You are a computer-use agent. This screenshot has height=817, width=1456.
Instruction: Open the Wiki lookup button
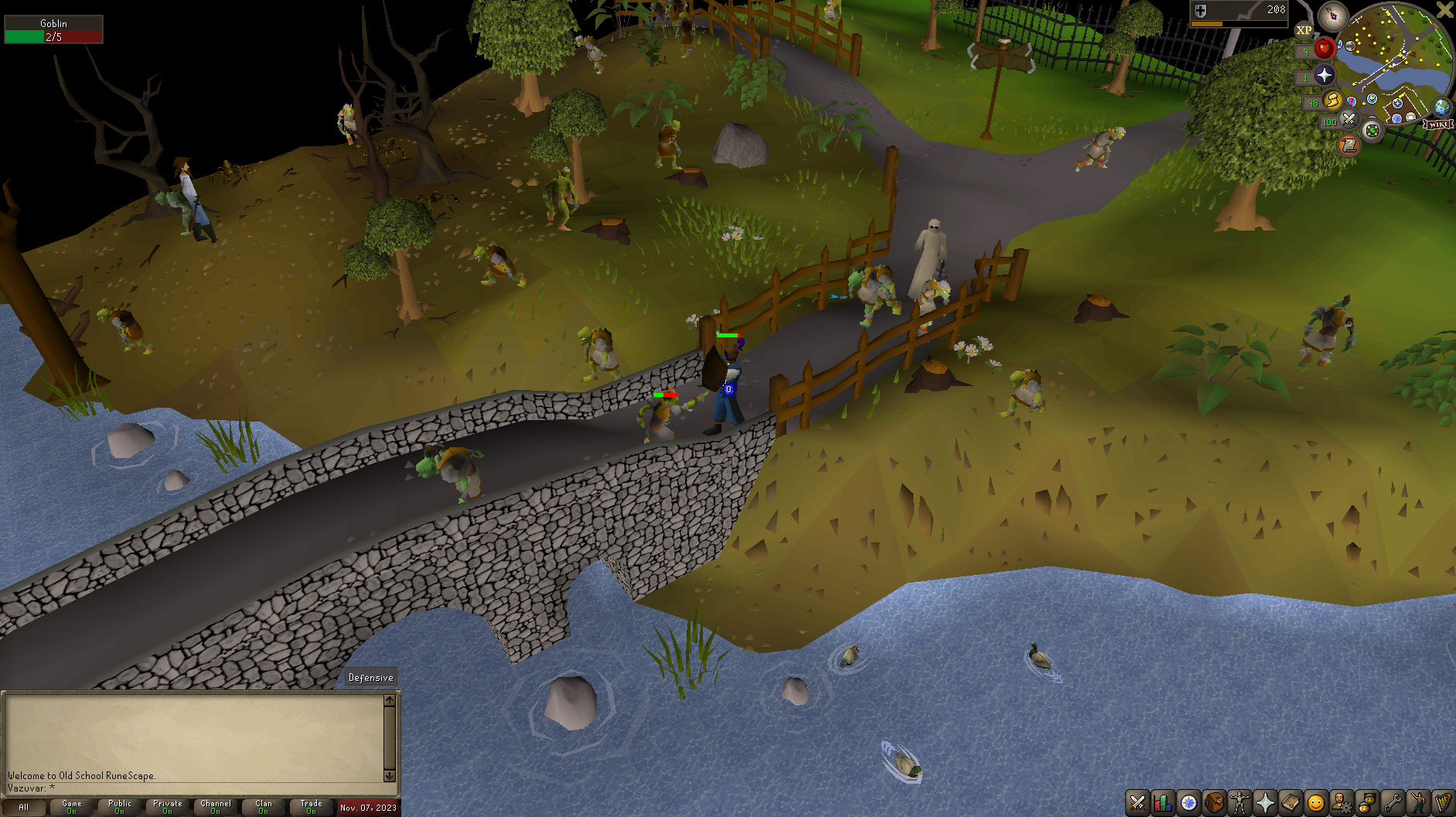coord(1439,124)
